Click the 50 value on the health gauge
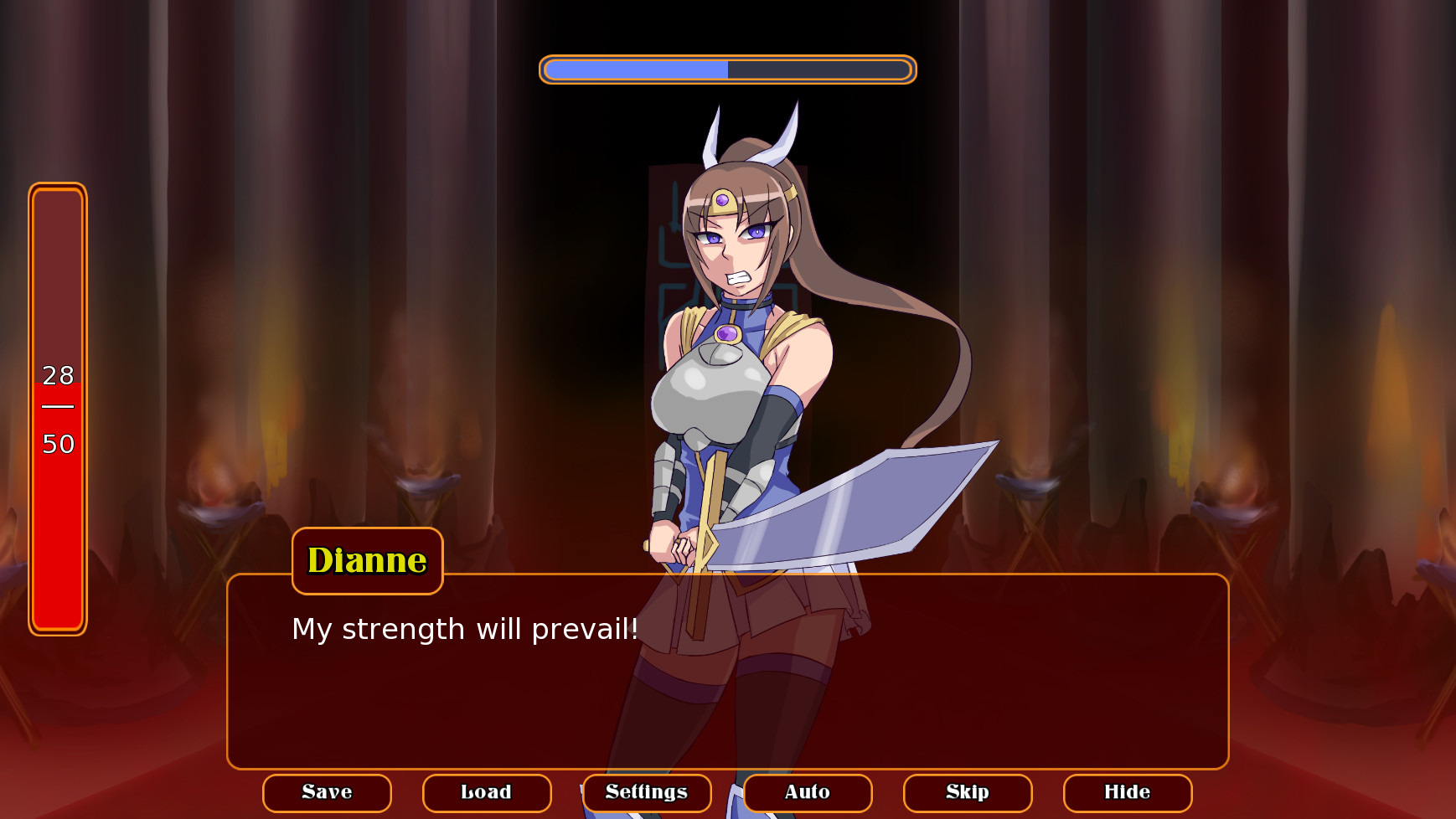1456x819 pixels. click(x=57, y=445)
